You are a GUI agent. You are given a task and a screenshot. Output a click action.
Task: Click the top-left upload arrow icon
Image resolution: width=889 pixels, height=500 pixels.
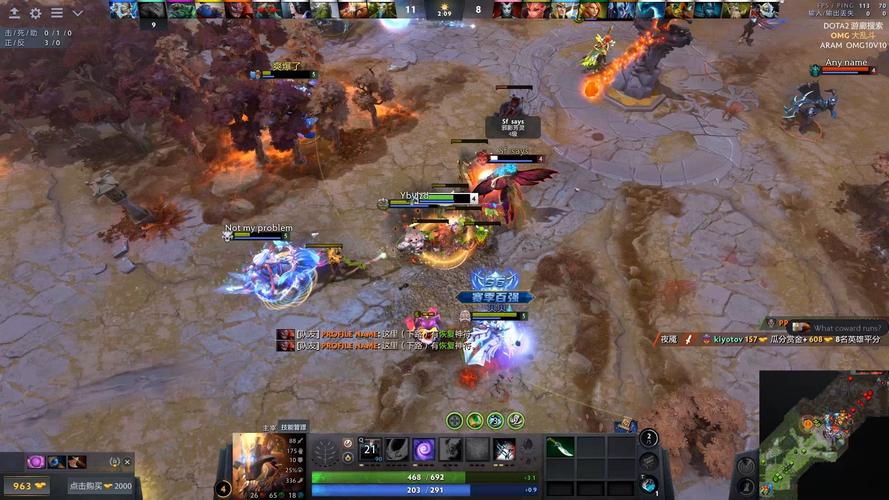(14, 13)
